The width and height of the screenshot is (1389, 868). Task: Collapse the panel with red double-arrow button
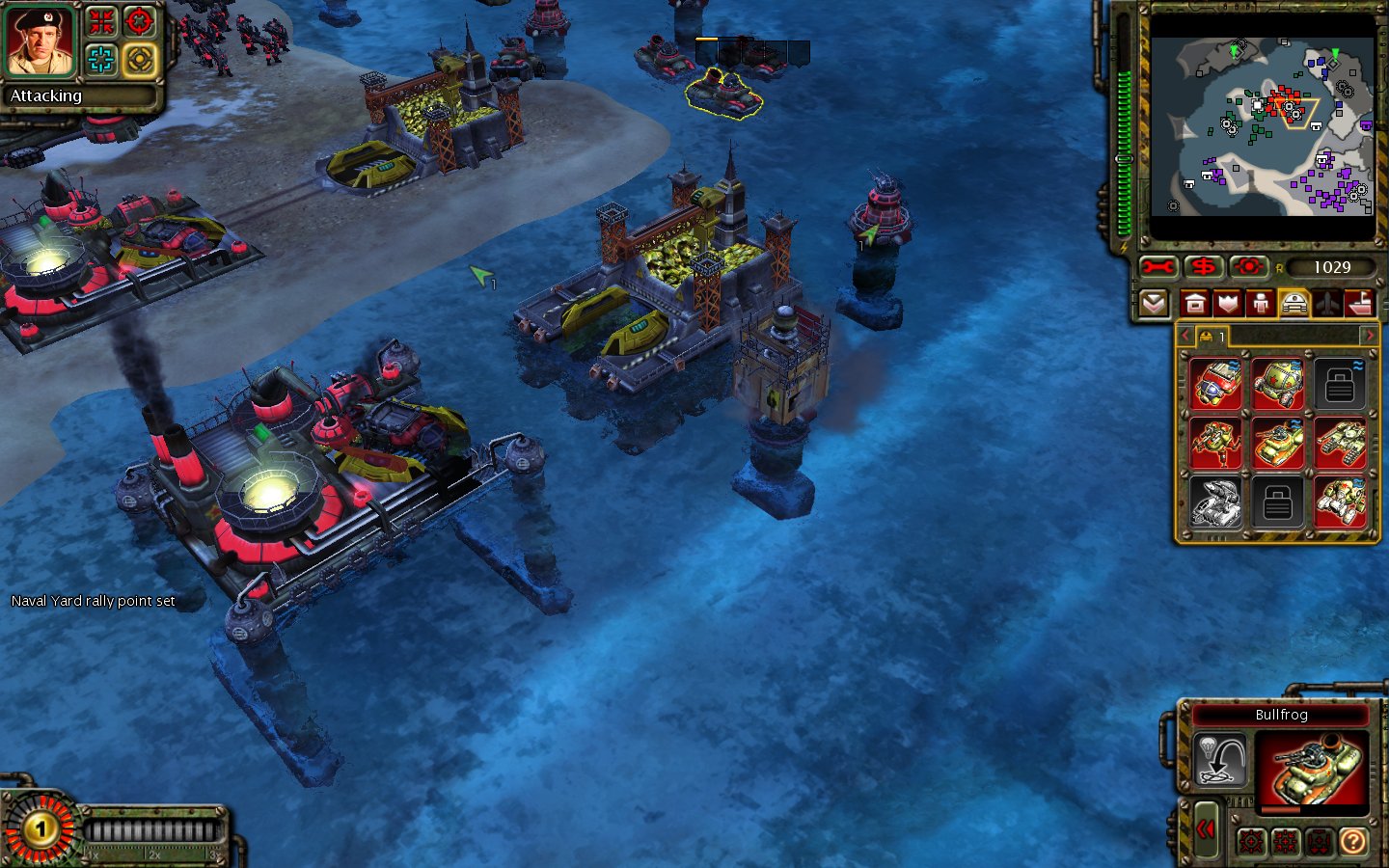tap(1206, 829)
